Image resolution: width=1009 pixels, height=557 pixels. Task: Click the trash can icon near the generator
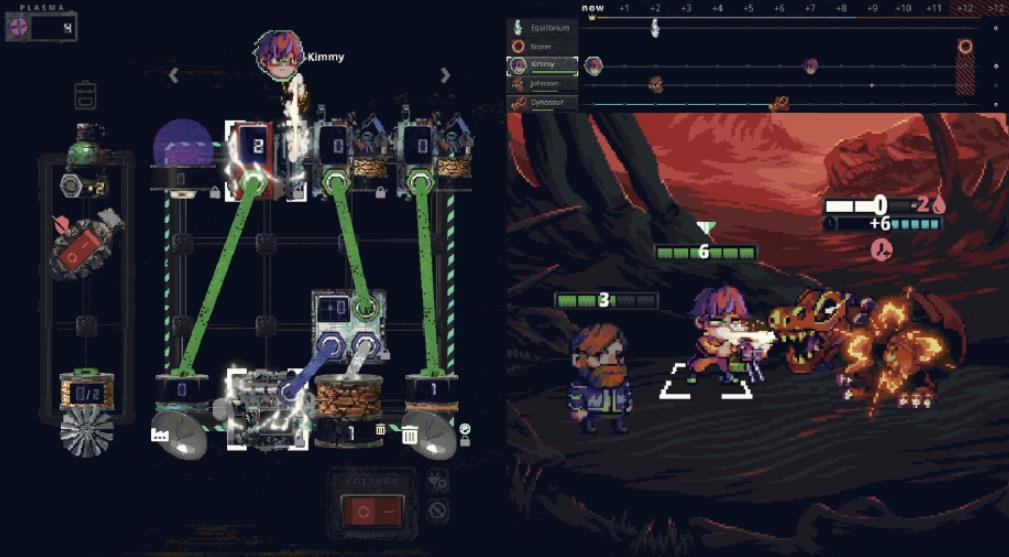pyautogui.click(x=410, y=434)
